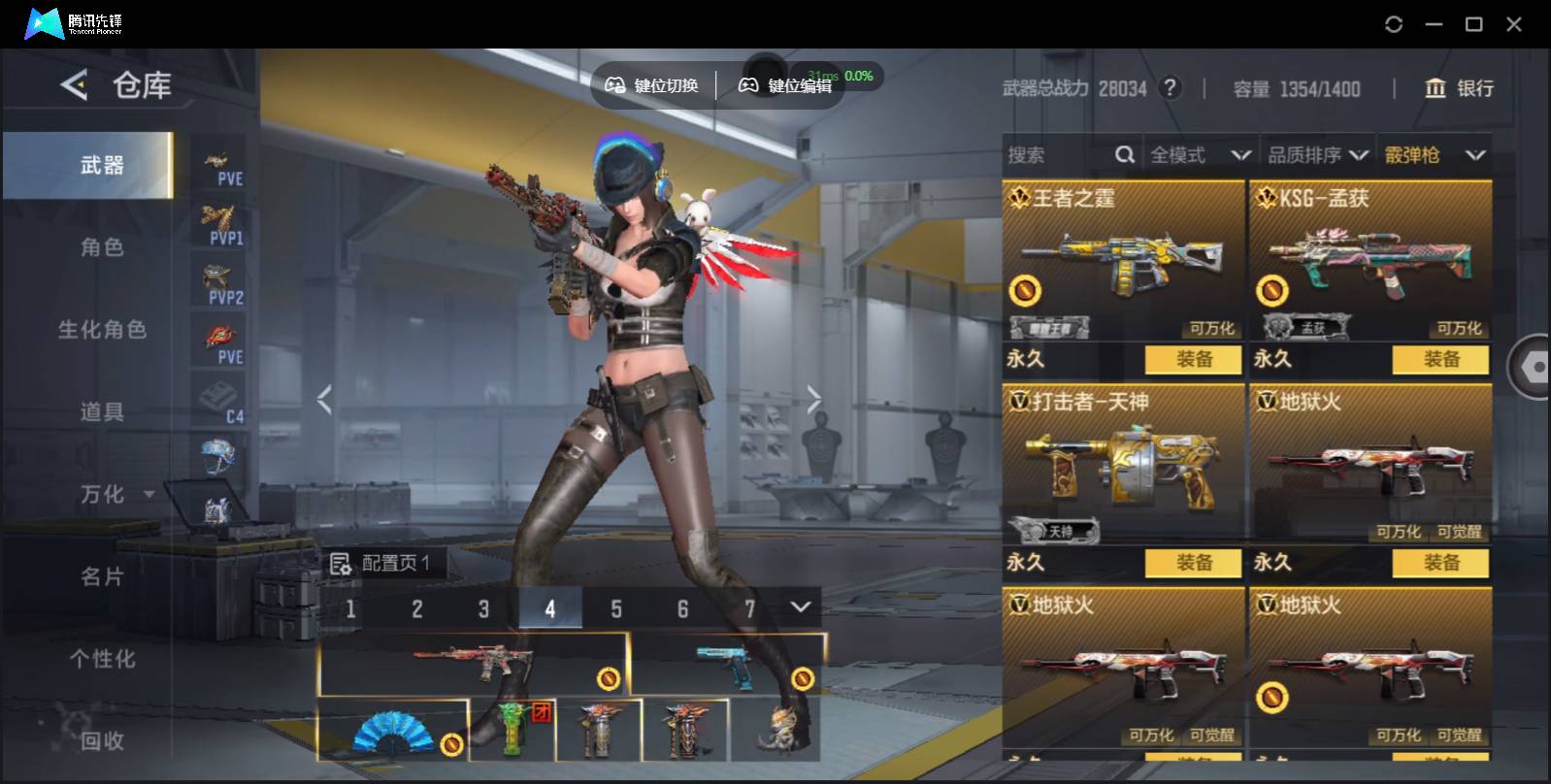Maximize the Tencent Pioneer window
The image size is (1551, 784).
(1473, 24)
